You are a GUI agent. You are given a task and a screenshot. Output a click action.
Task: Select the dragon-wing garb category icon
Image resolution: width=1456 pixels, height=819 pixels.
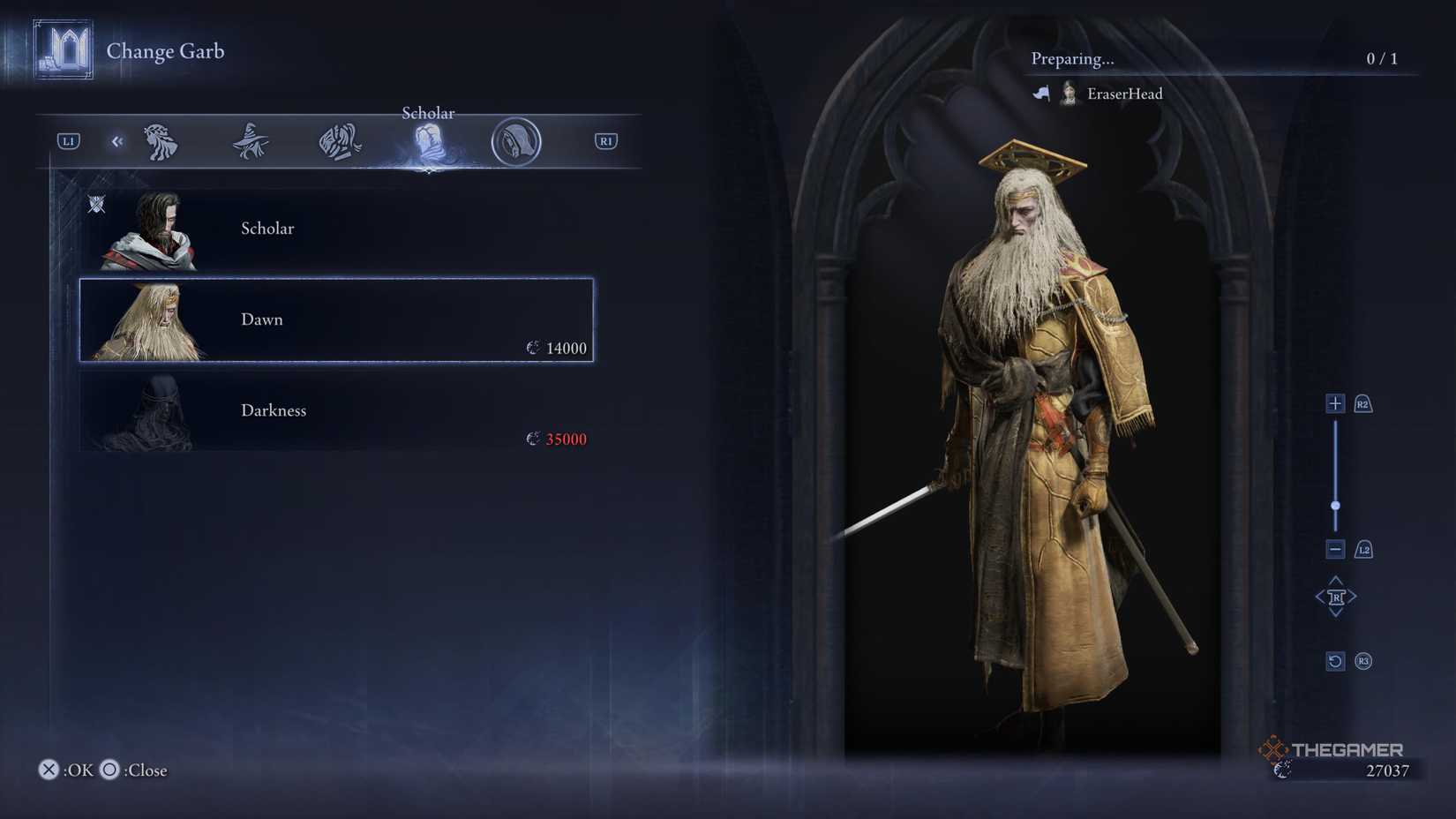(338, 141)
